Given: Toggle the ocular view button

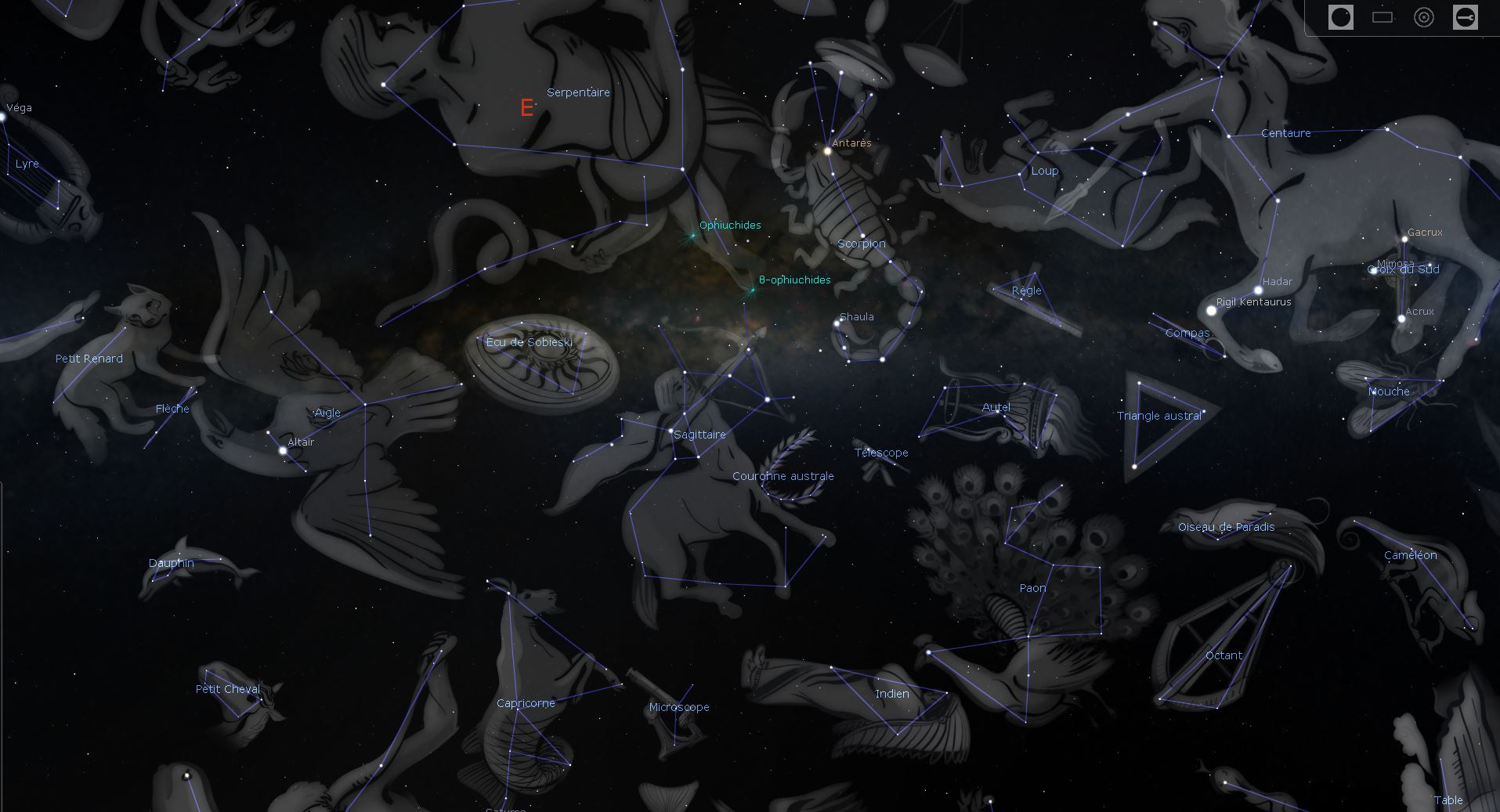Looking at the screenshot, I should pos(1340,17).
